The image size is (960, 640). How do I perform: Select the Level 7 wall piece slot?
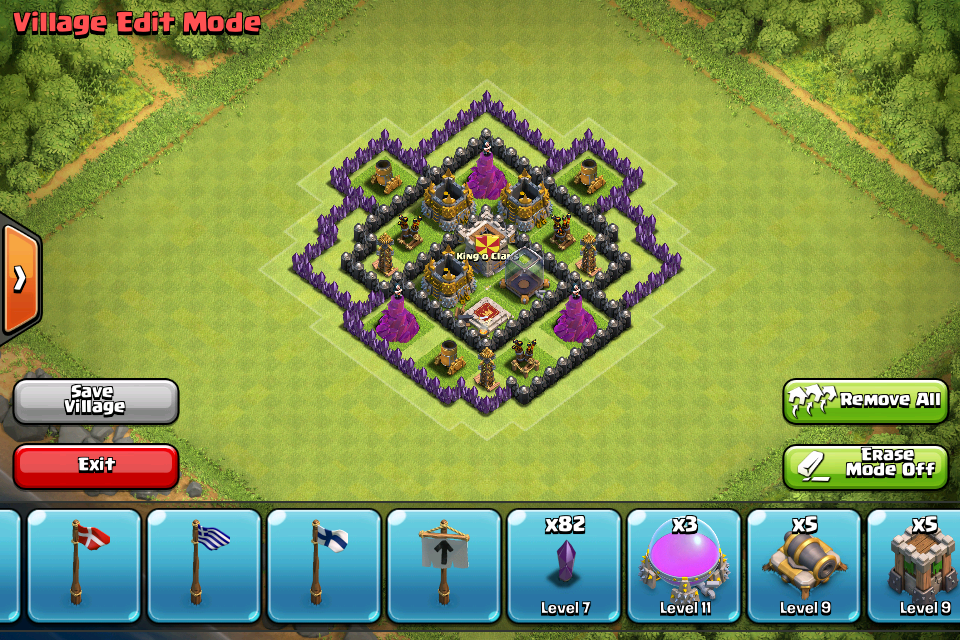click(565, 565)
